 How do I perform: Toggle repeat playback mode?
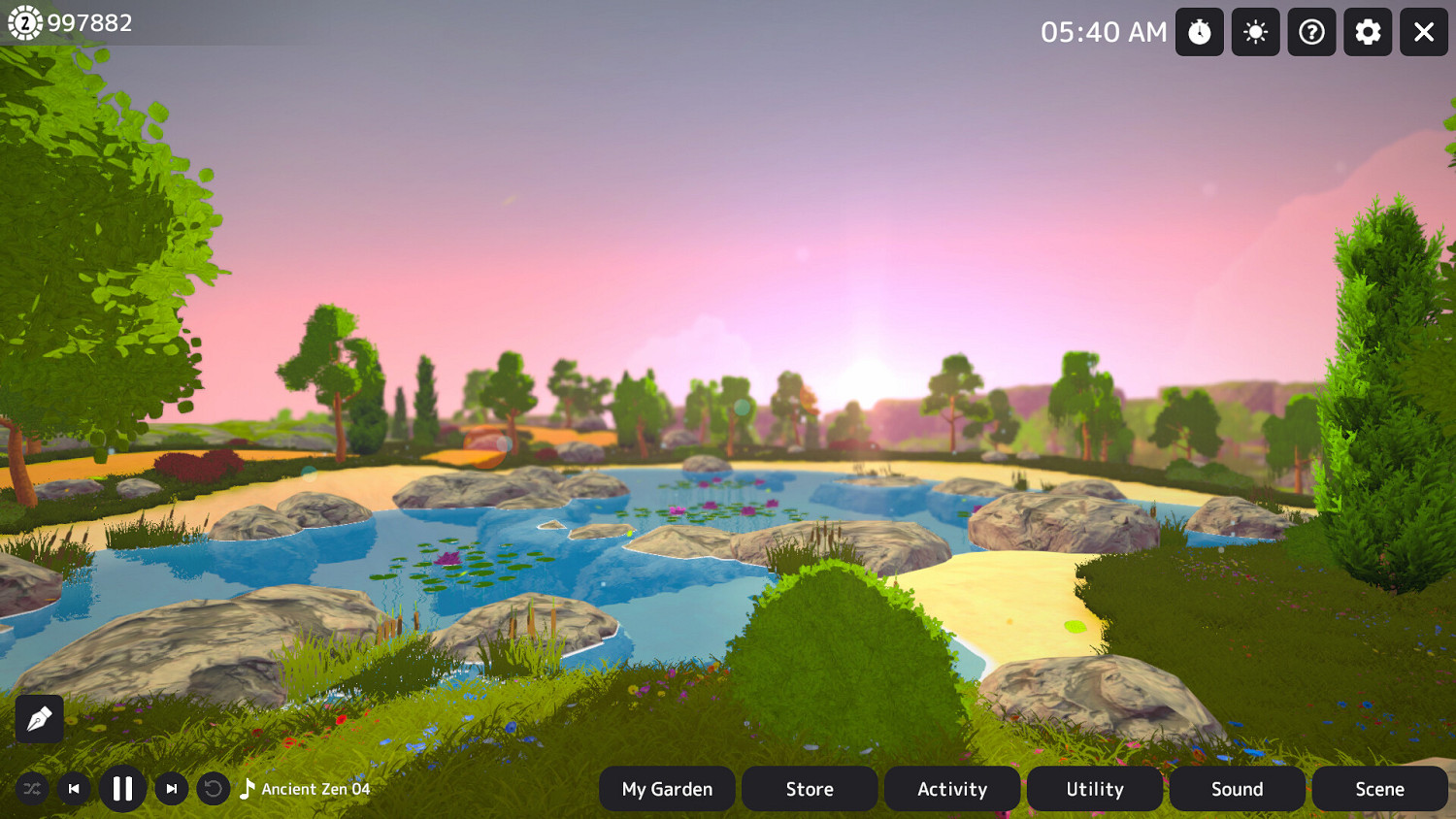coord(213,789)
